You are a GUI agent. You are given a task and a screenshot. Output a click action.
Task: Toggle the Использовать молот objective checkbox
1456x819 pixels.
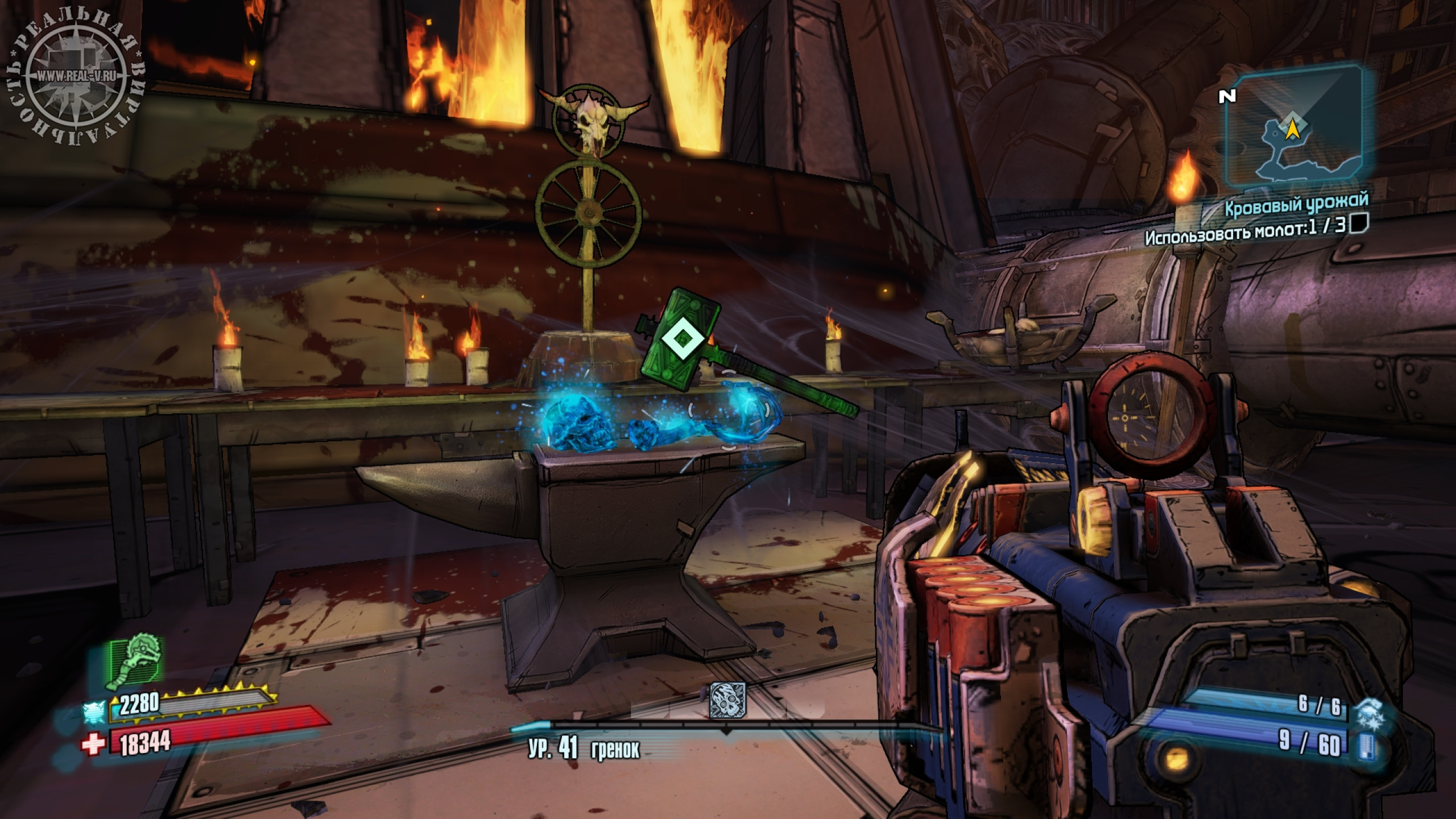(x=1360, y=224)
